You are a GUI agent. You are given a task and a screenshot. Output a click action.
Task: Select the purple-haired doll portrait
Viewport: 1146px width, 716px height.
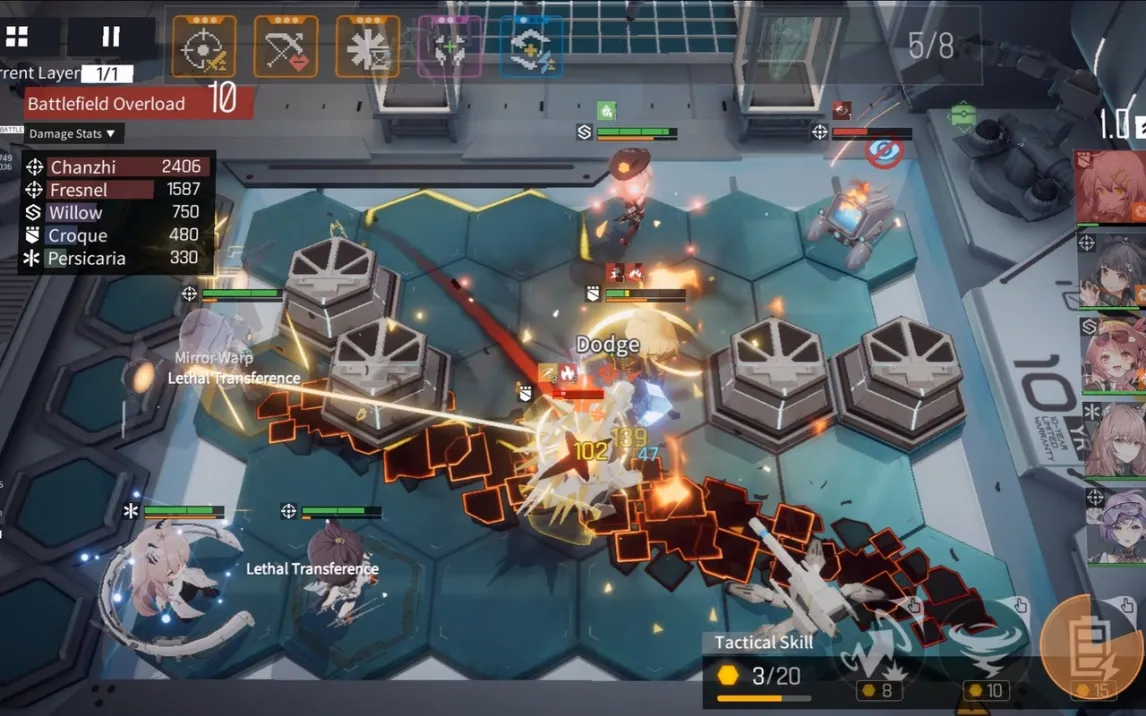(x=1114, y=525)
